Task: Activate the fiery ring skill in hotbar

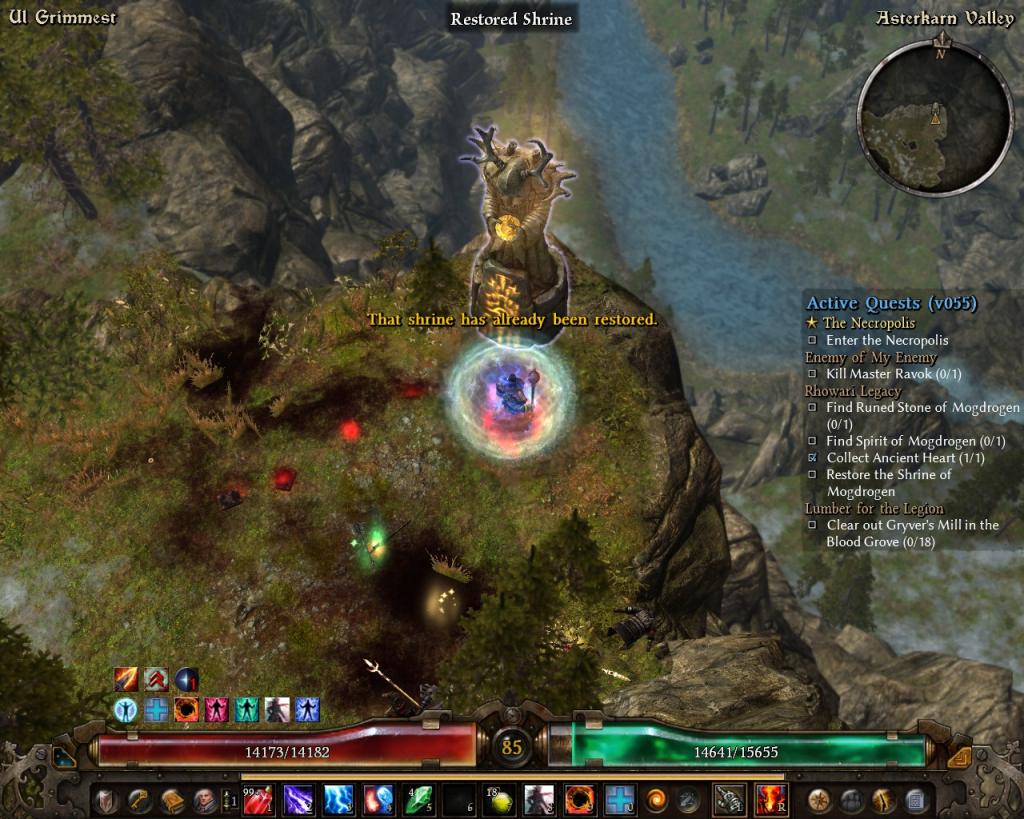Action: [x=578, y=799]
